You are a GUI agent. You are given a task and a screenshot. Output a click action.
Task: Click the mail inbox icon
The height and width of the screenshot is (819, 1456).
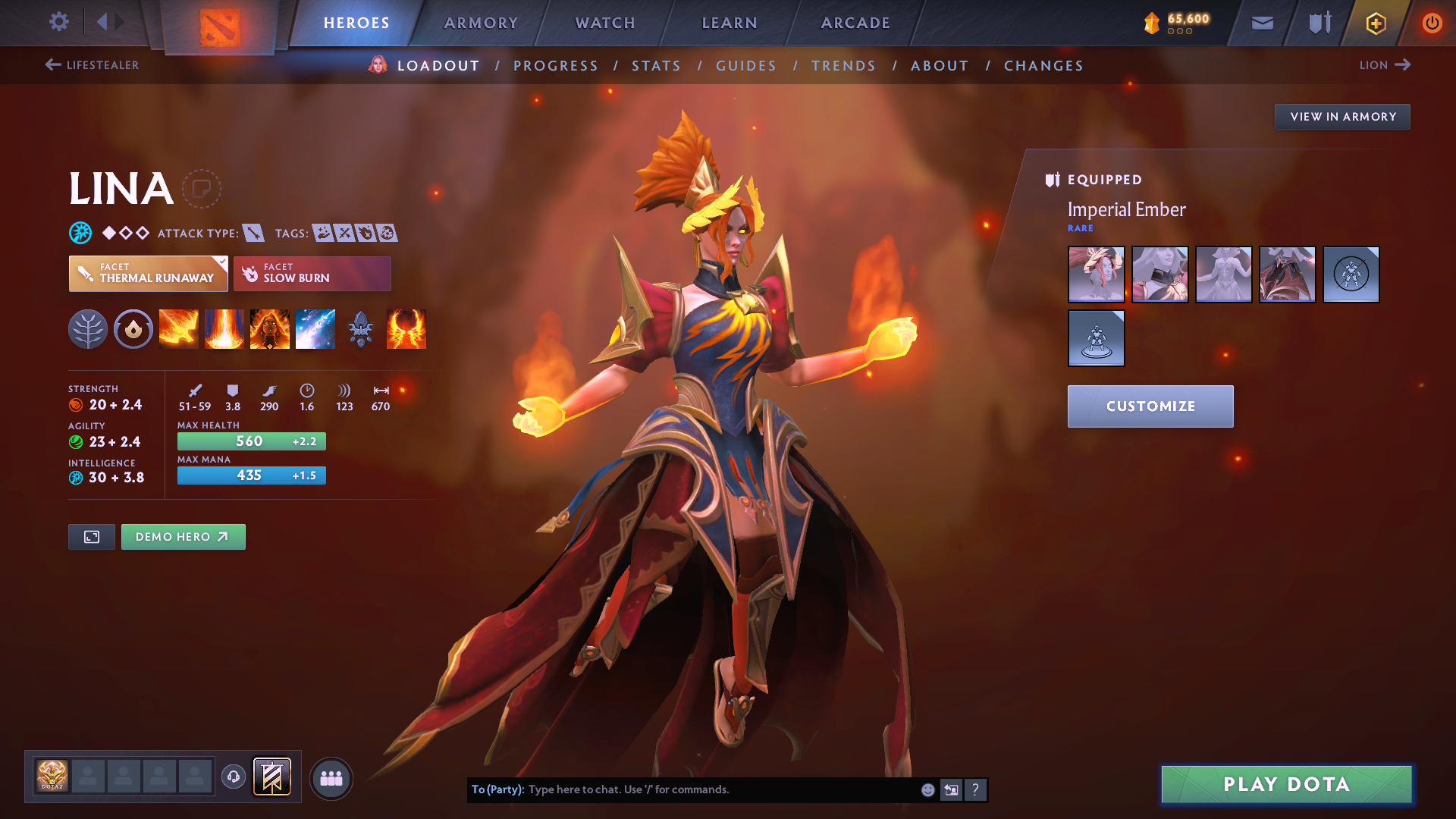[1262, 23]
